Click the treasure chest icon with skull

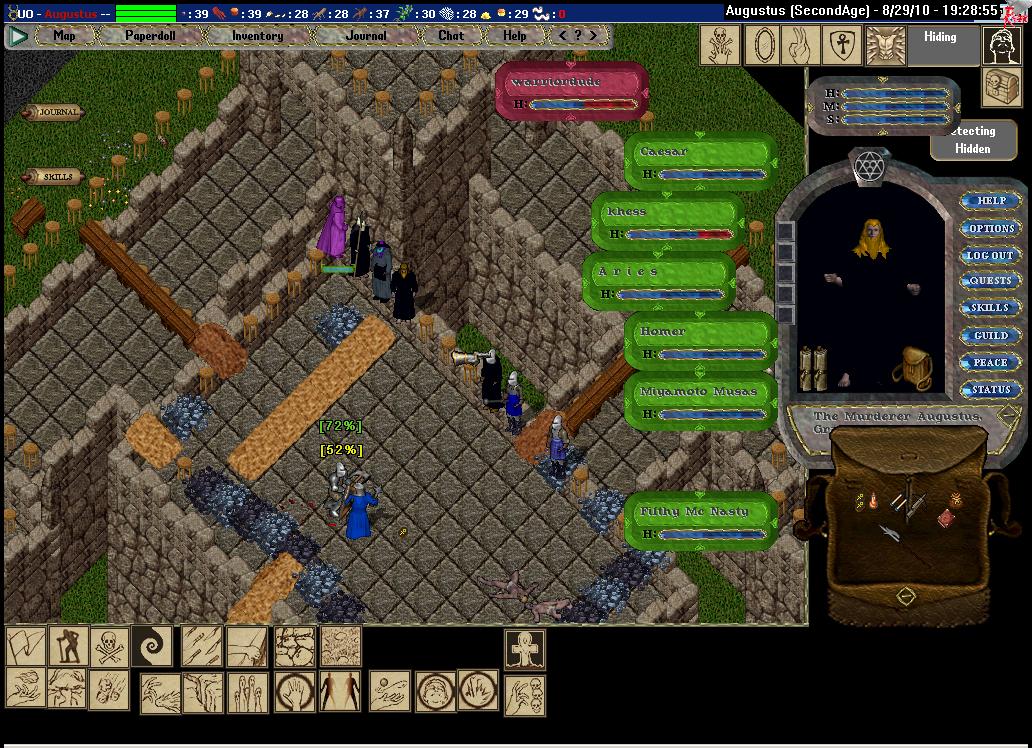(x=1001, y=87)
